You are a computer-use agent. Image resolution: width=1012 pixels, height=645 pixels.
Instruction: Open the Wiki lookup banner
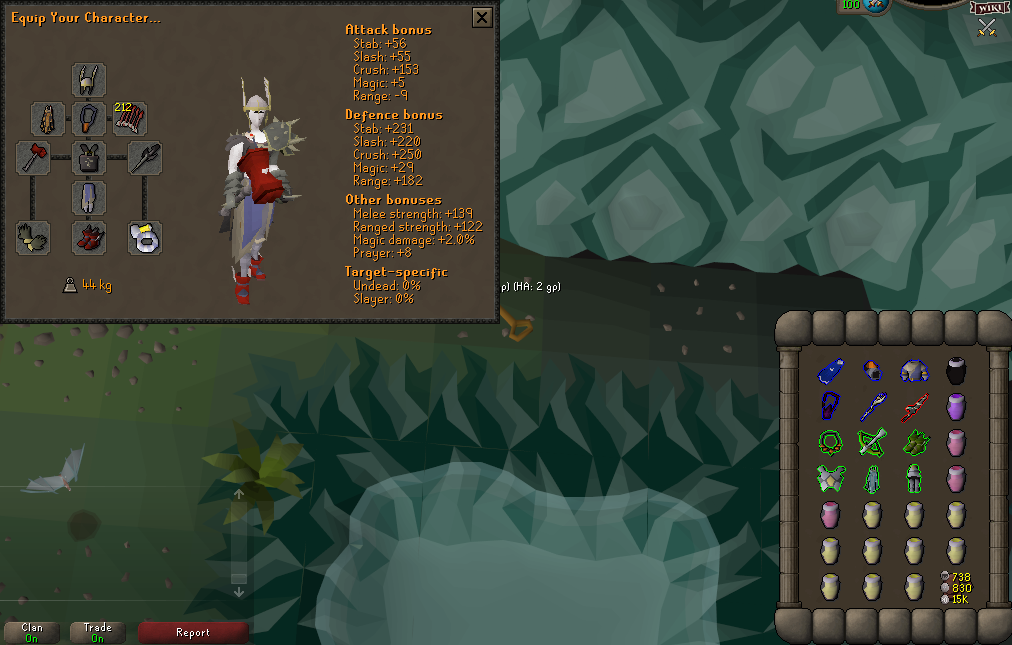point(987,8)
